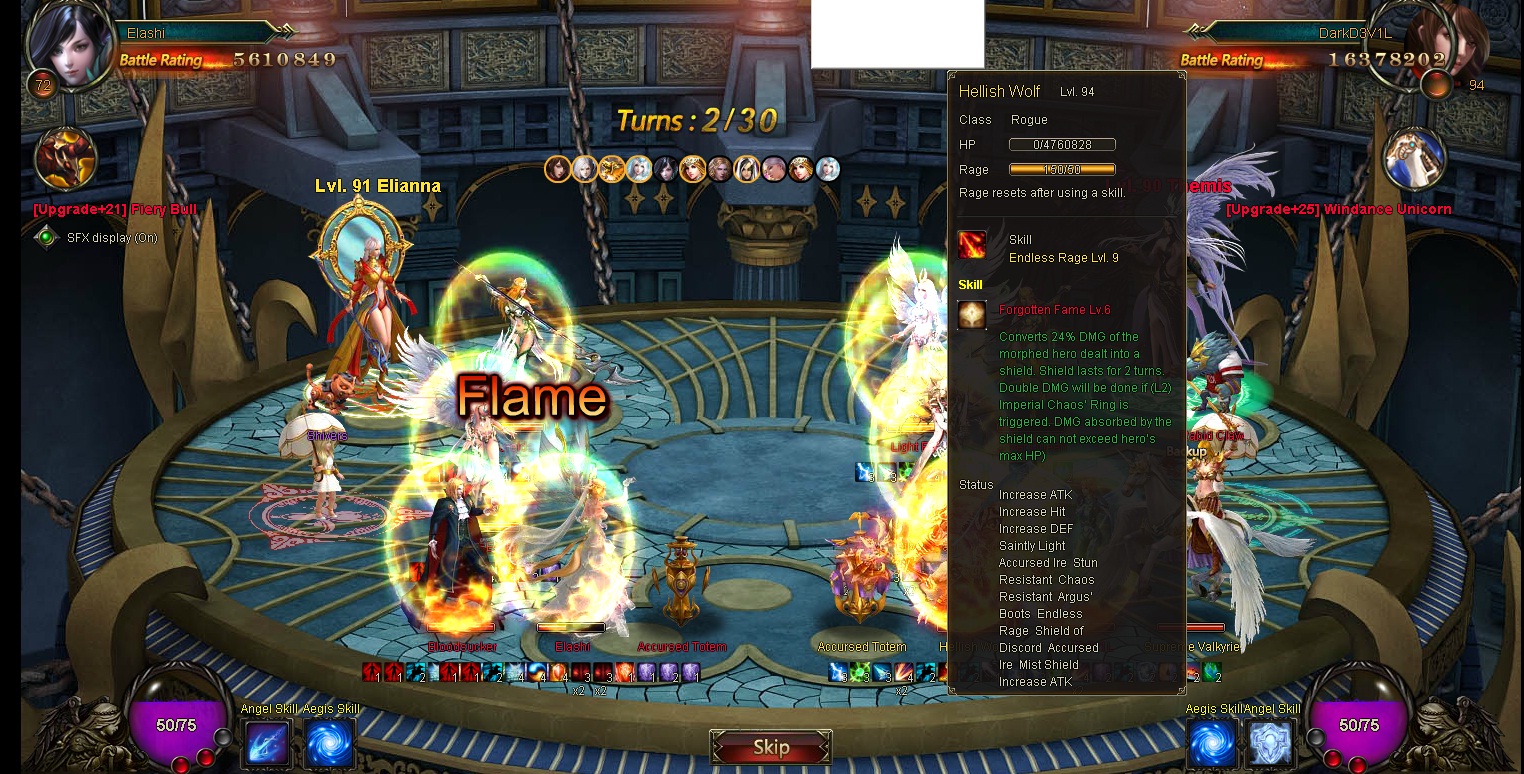
Task: Select the right Aegis Skill swirl icon
Action: pos(1212,744)
